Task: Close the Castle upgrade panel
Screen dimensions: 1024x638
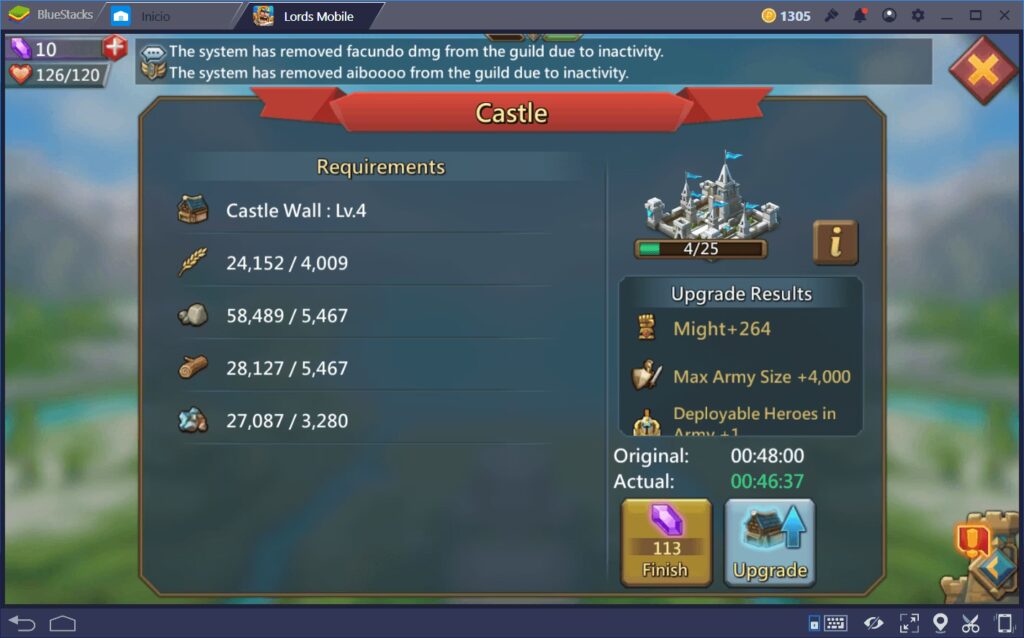Action: pyautogui.click(x=983, y=70)
